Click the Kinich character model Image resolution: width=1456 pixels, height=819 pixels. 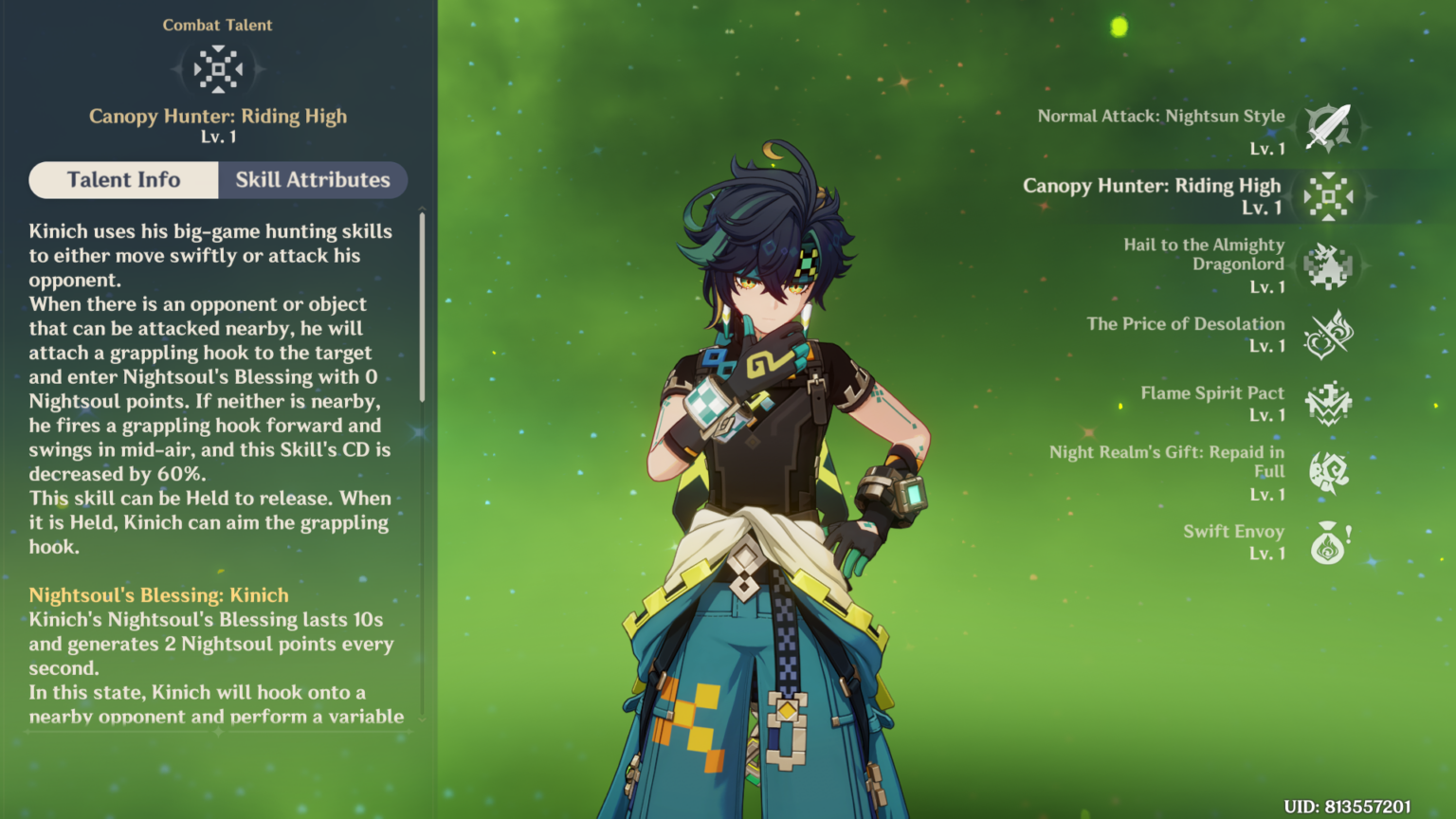pos(758,427)
